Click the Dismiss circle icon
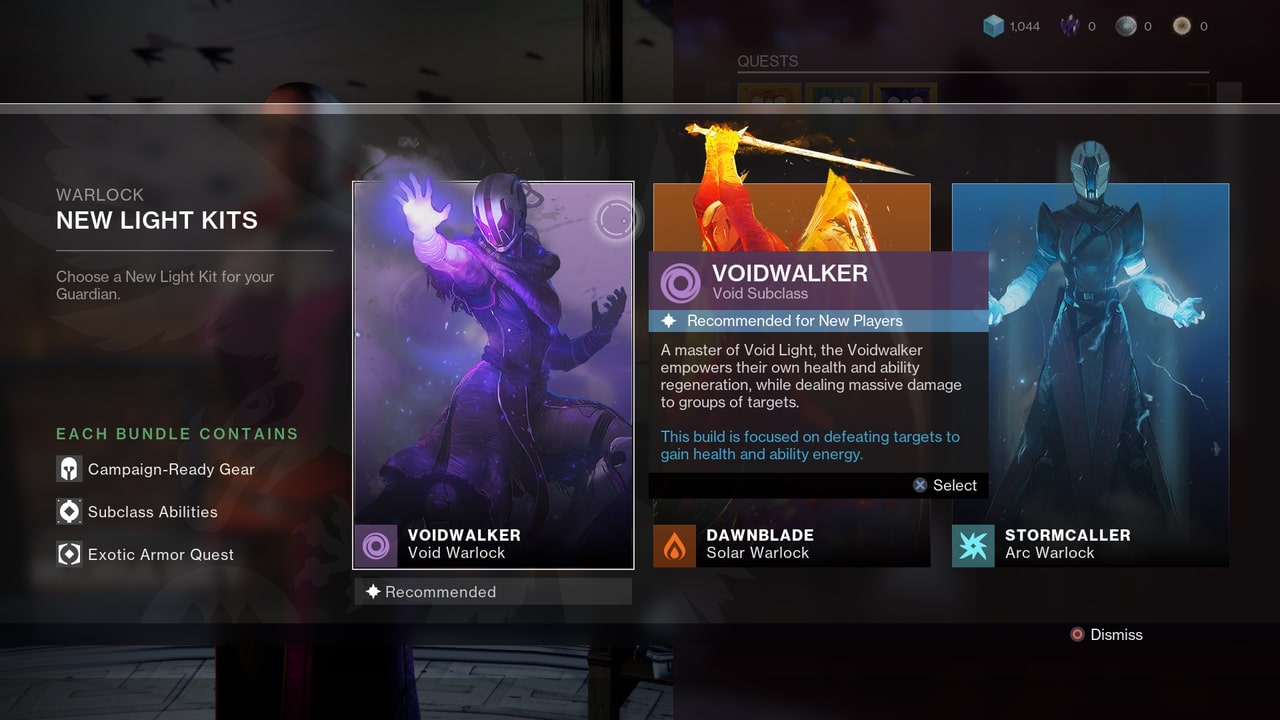This screenshot has height=720, width=1280. pos(1077,634)
